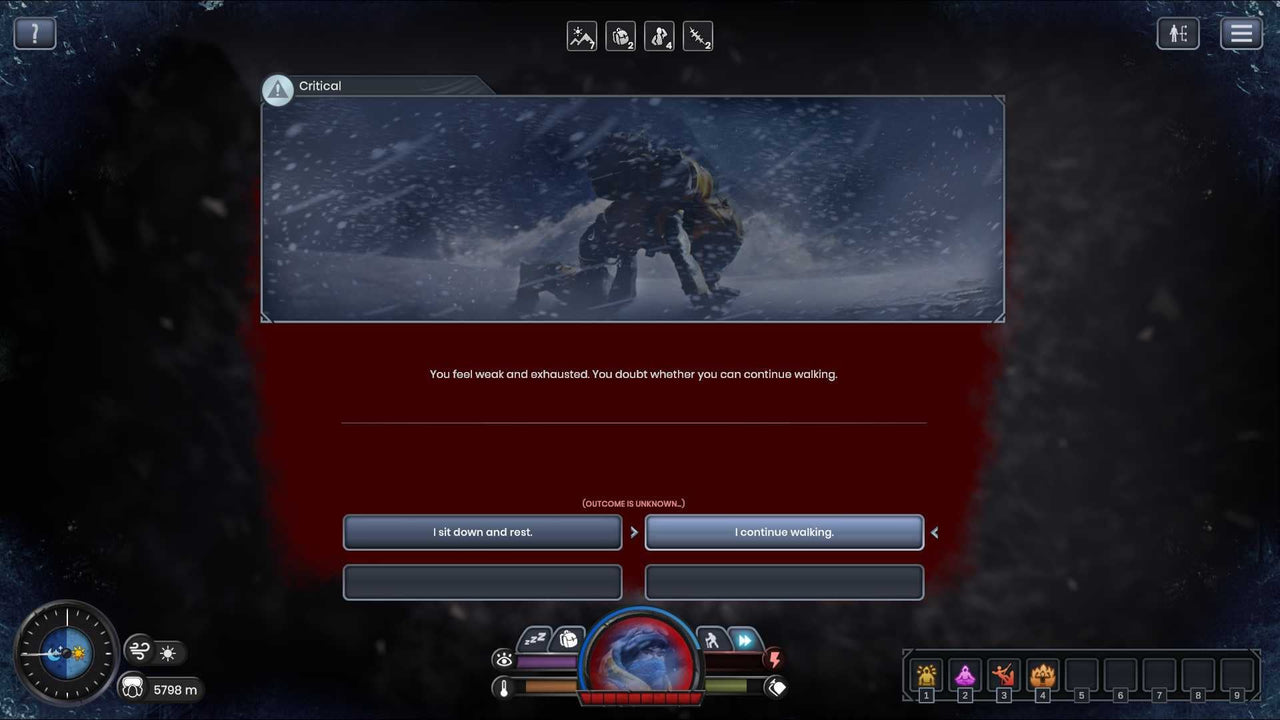Expand the right arrow beside 'I continue walking'

pos(934,532)
